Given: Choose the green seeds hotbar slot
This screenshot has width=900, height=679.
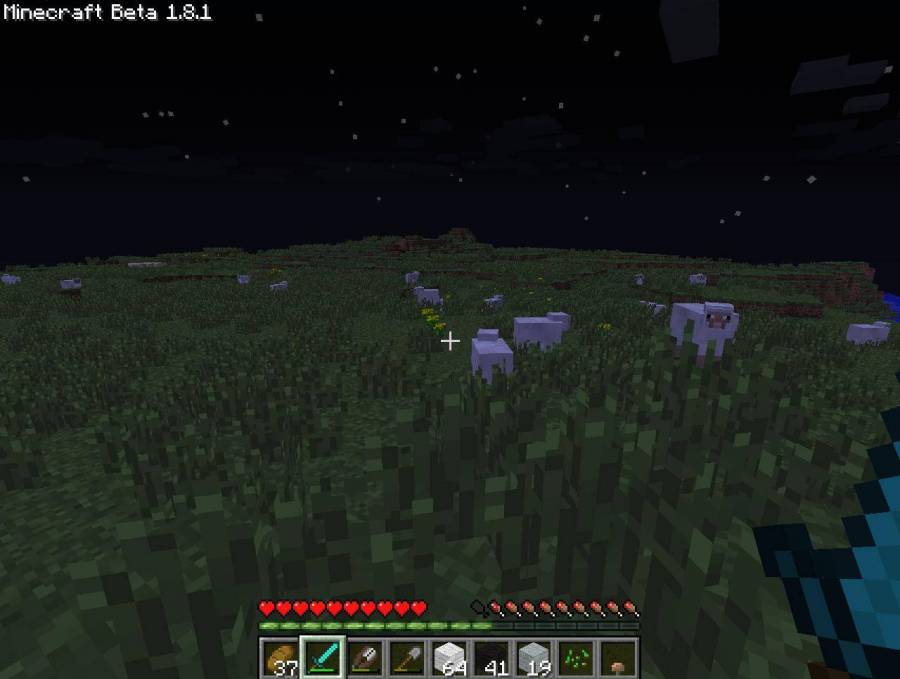Looking at the screenshot, I should point(576,658).
